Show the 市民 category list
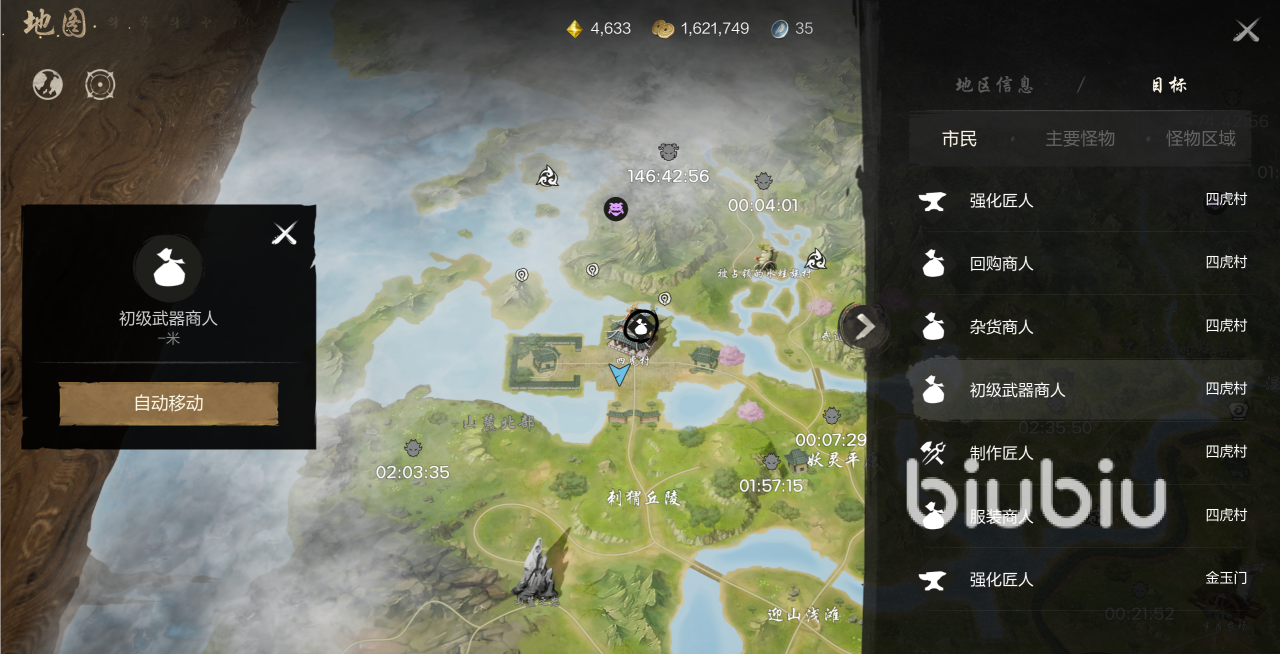The height and width of the screenshot is (654, 1280). tap(959, 139)
